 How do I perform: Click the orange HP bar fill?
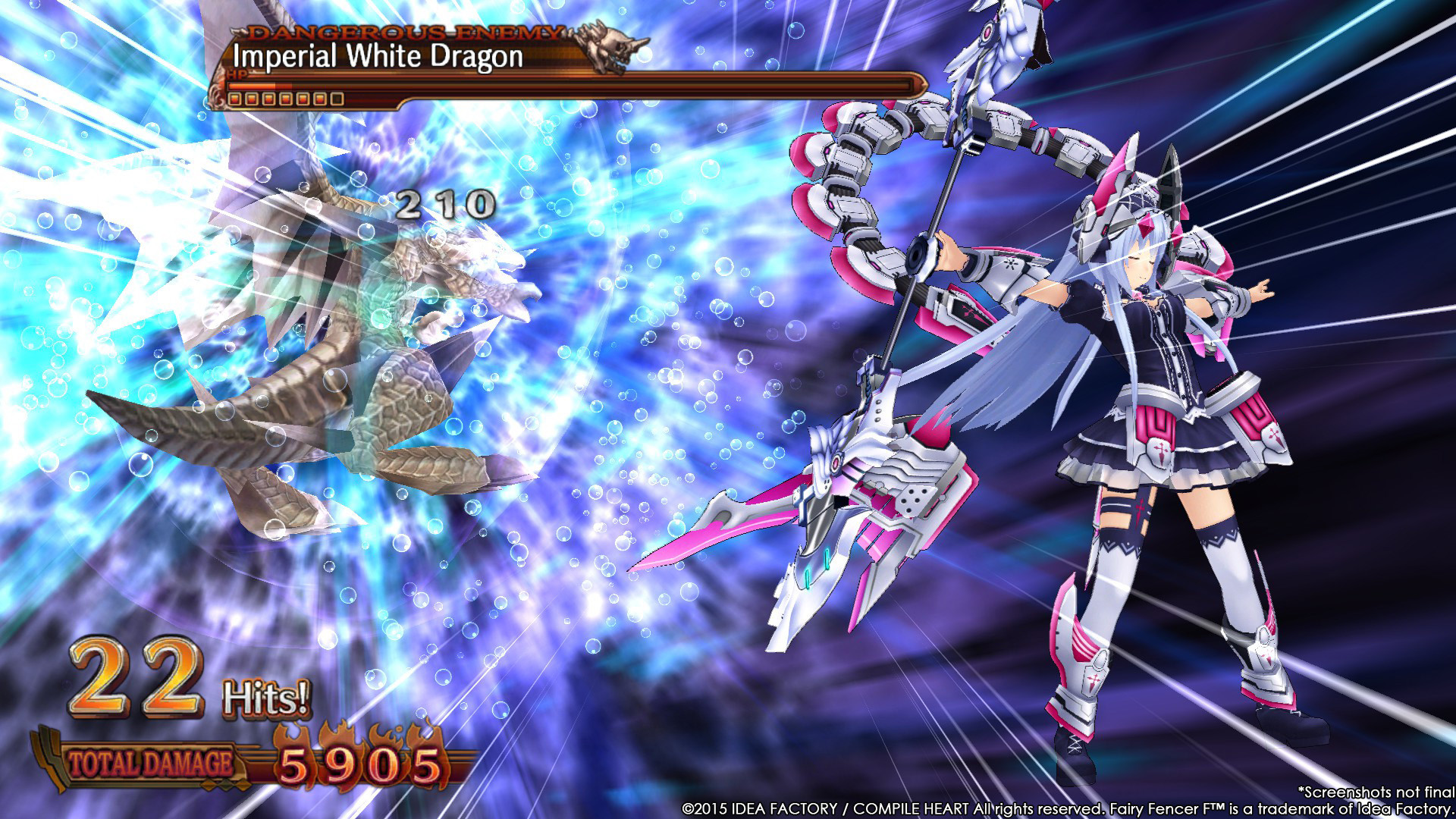click(x=252, y=86)
